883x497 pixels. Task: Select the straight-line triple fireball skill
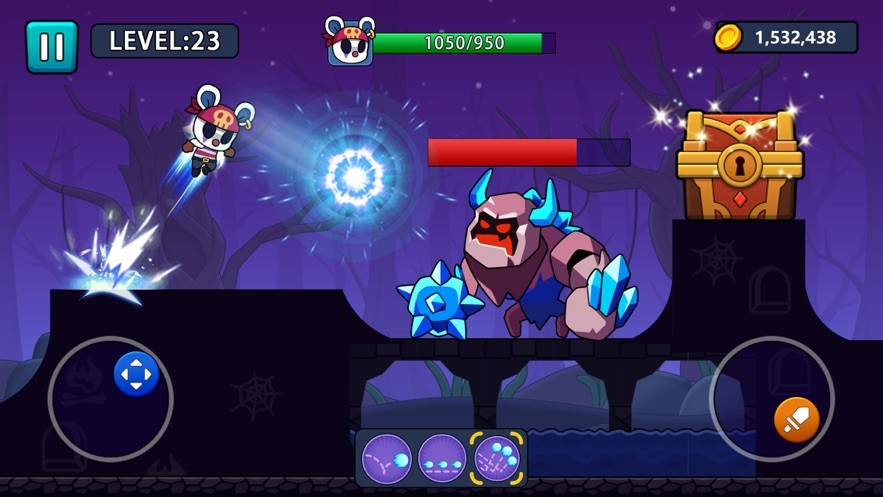[442, 458]
